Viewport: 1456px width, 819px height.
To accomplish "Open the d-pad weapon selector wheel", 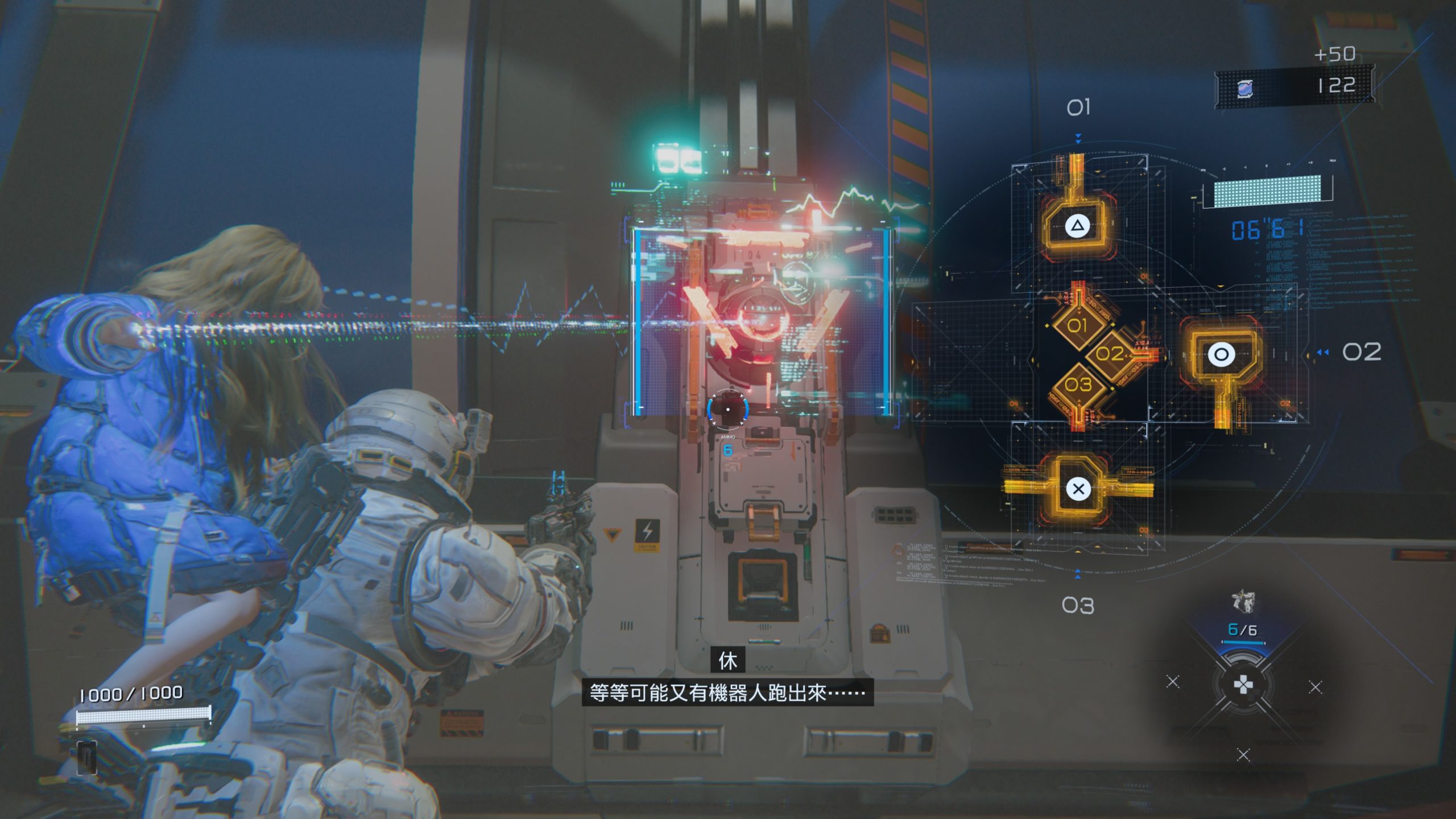I will [x=1243, y=685].
